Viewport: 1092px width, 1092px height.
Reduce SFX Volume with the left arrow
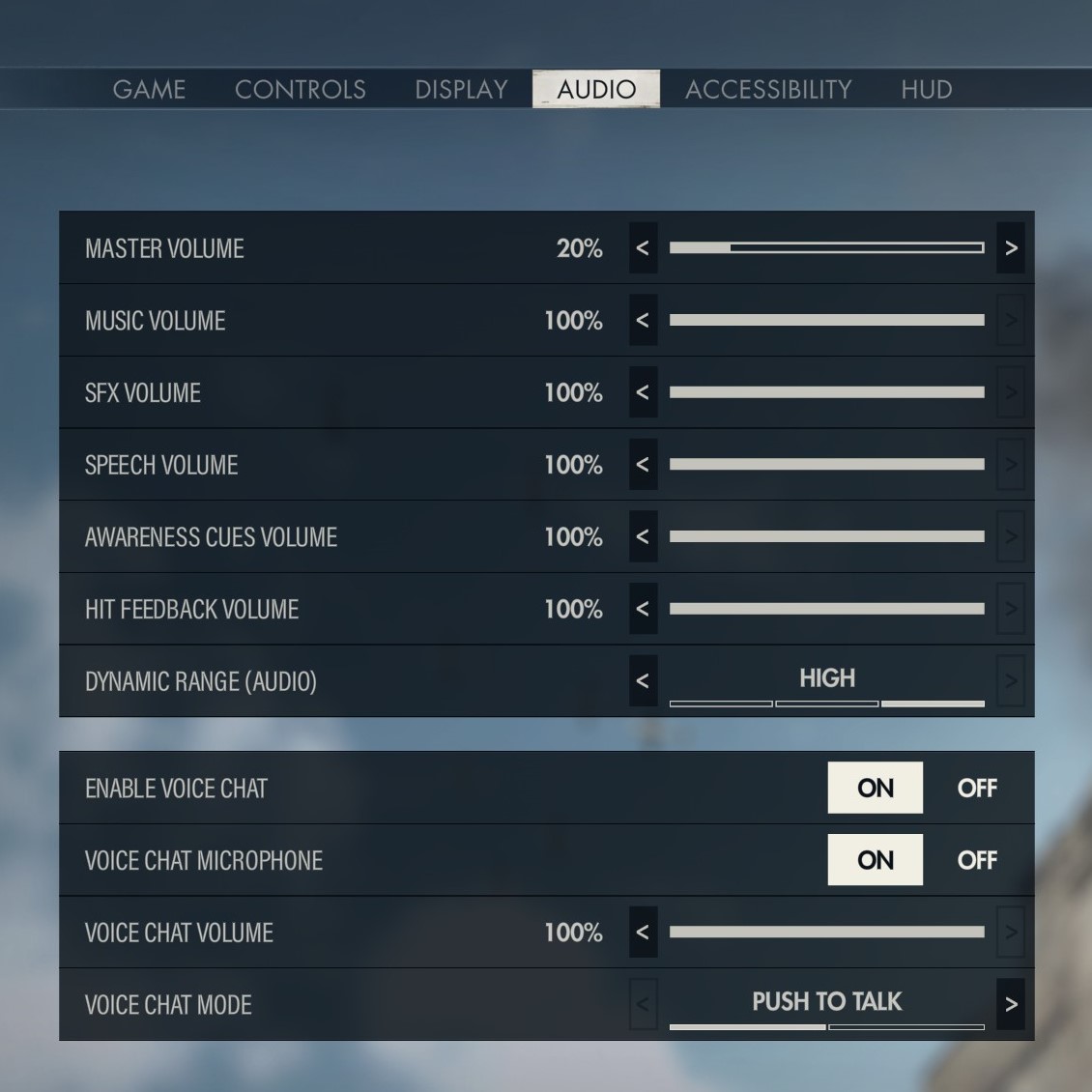[643, 392]
